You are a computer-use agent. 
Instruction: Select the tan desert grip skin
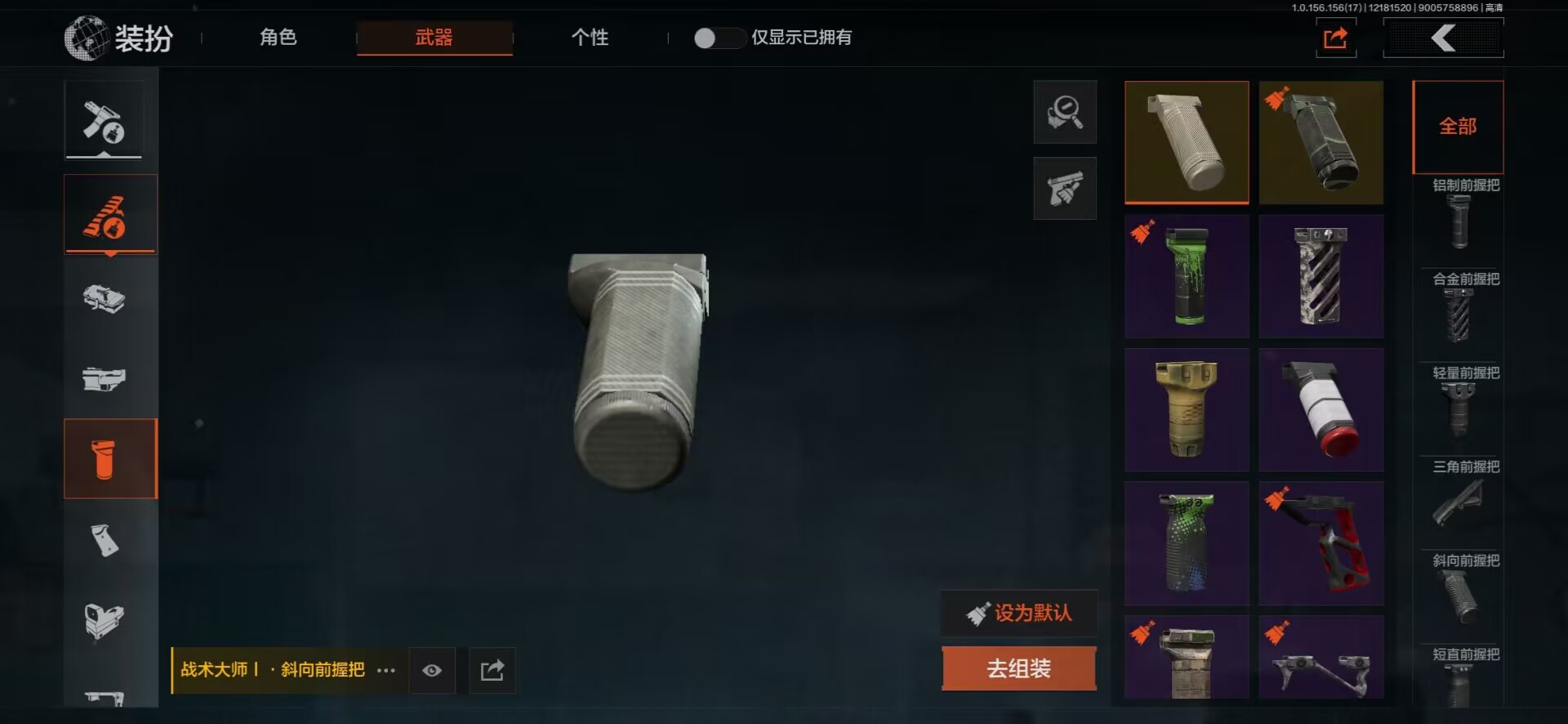point(1187,409)
